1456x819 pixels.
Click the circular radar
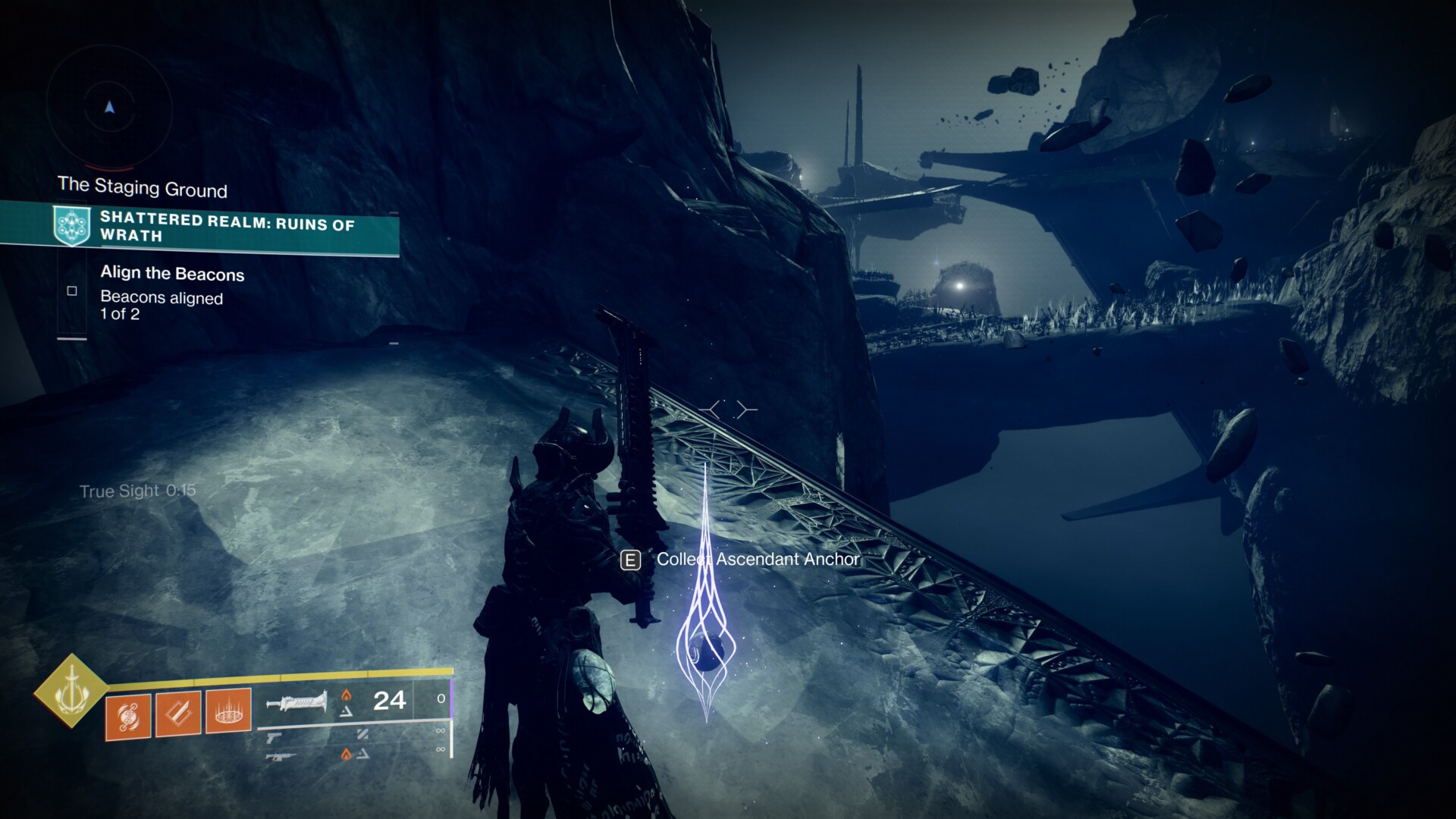[110, 108]
